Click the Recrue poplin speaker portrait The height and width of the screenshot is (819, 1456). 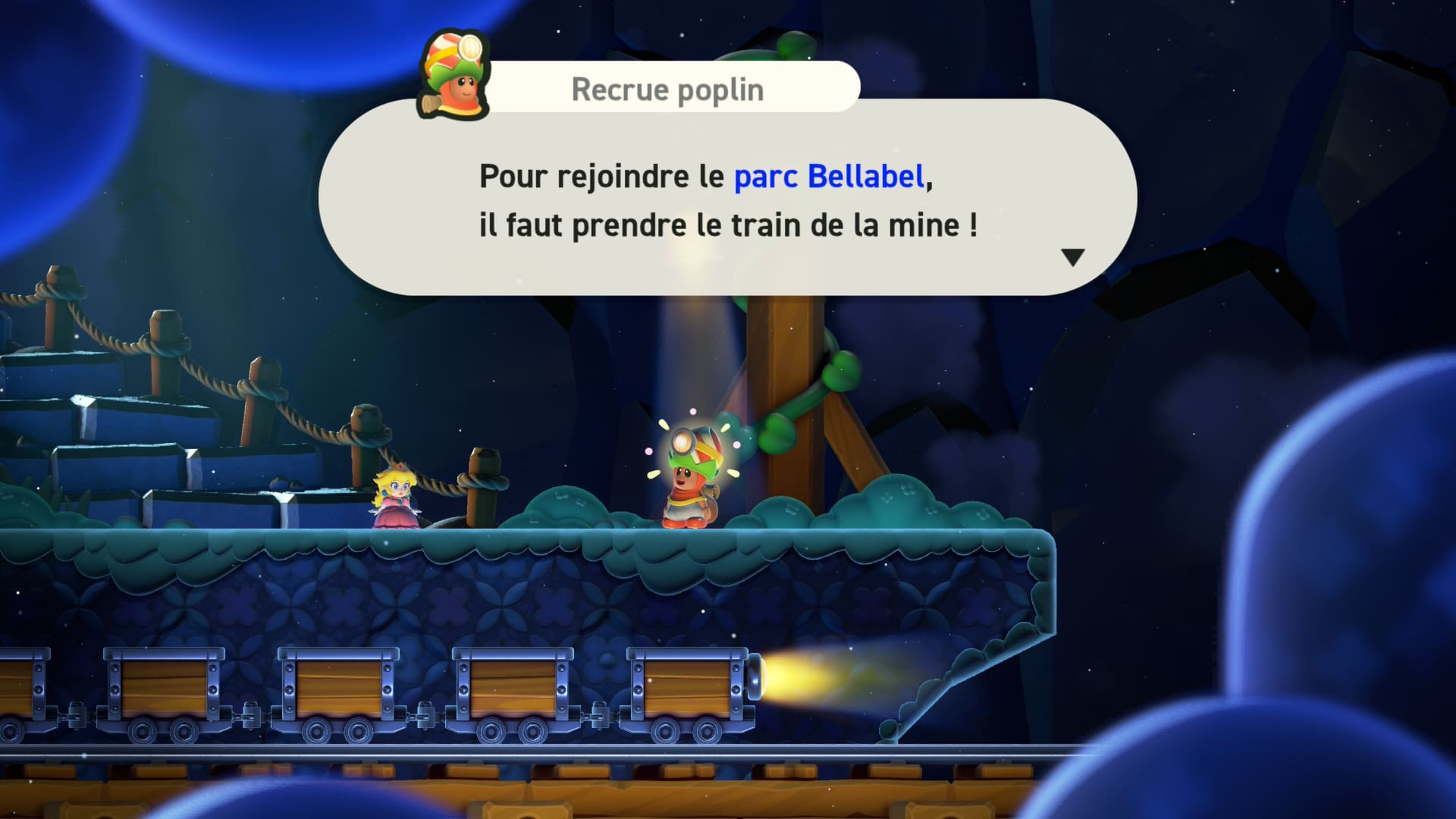[454, 77]
